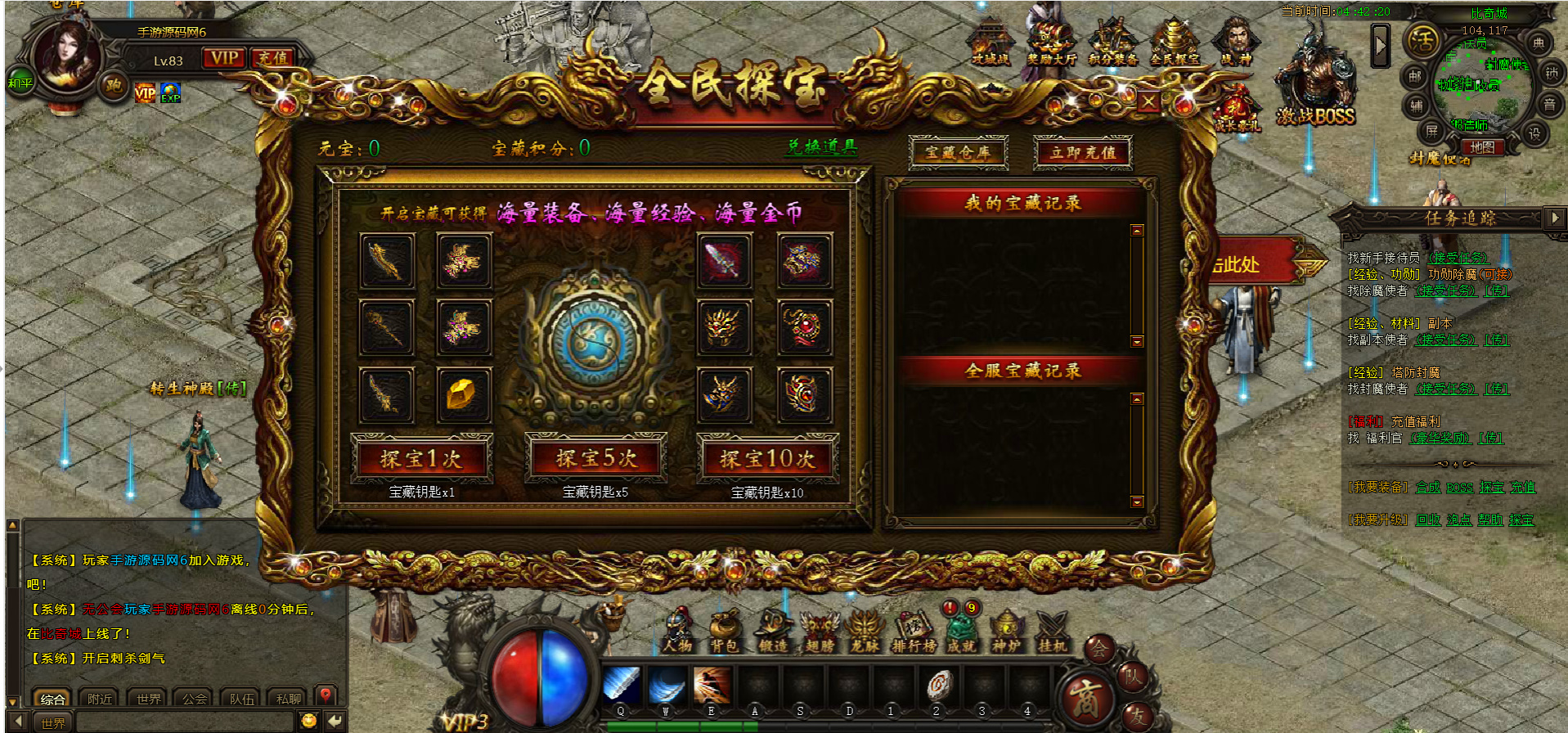The width and height of the screenshot is (1568, 733).
Task: Open the chat emoji picker
Action: tap(309, 721)
